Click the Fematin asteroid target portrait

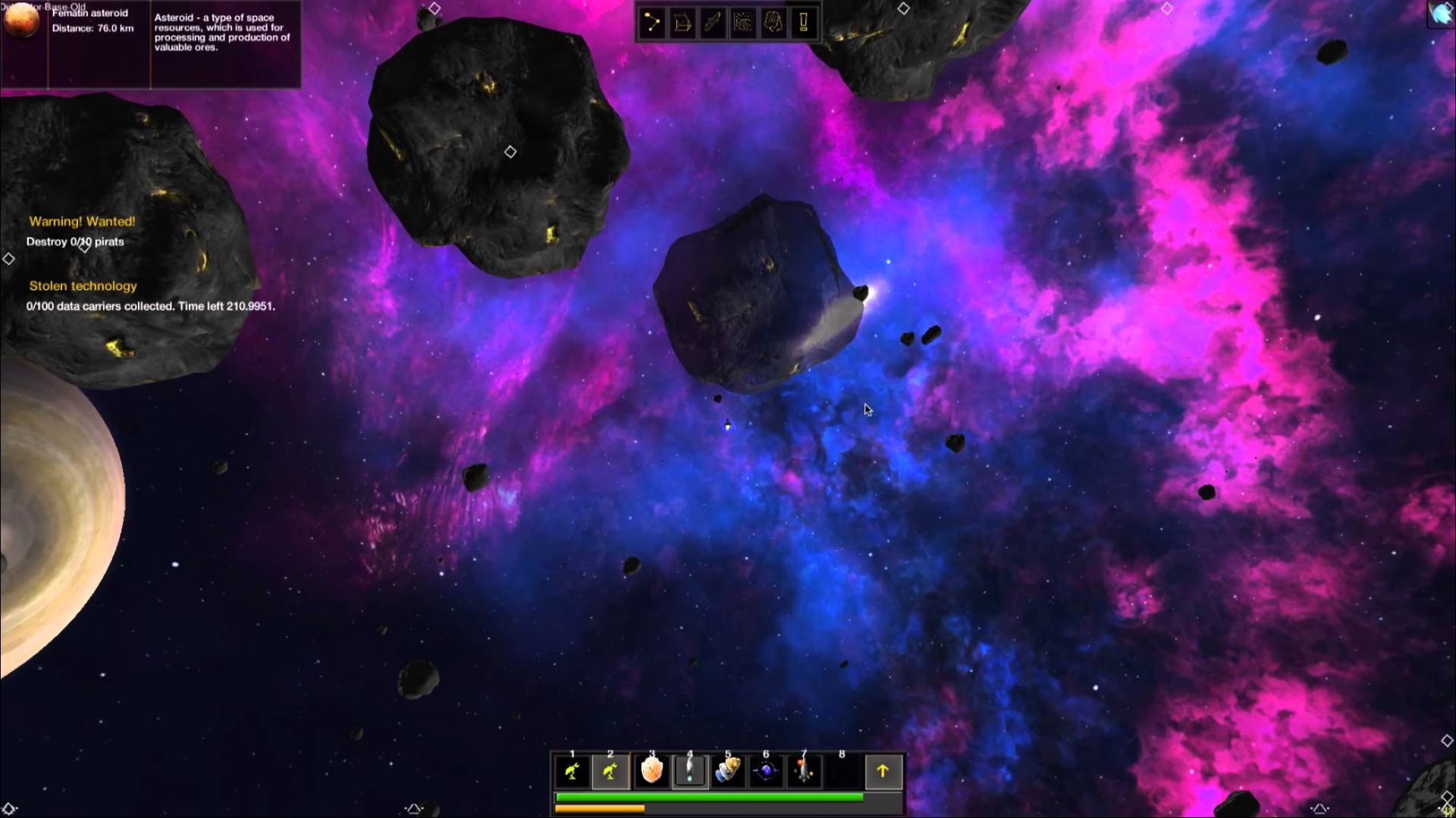tap(22, 21)
